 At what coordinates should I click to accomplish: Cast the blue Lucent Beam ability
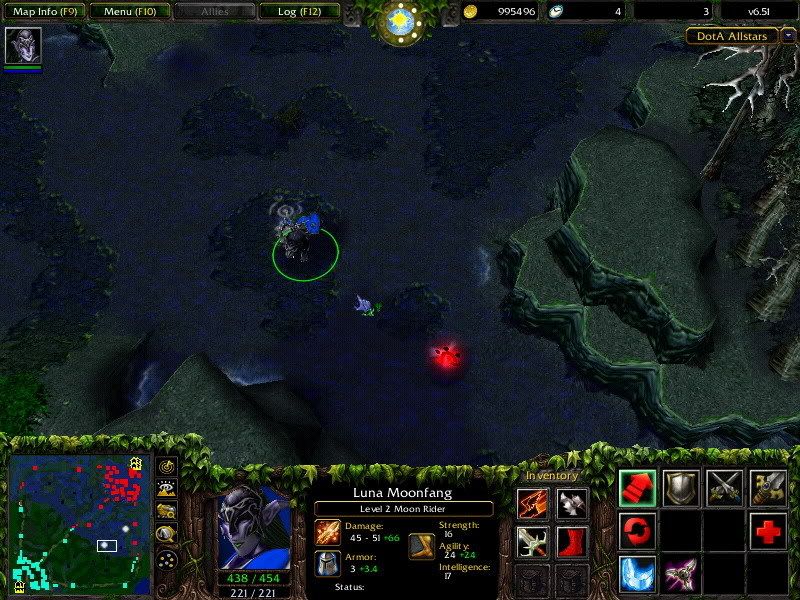pyautogui.click(x=637, y=574)
